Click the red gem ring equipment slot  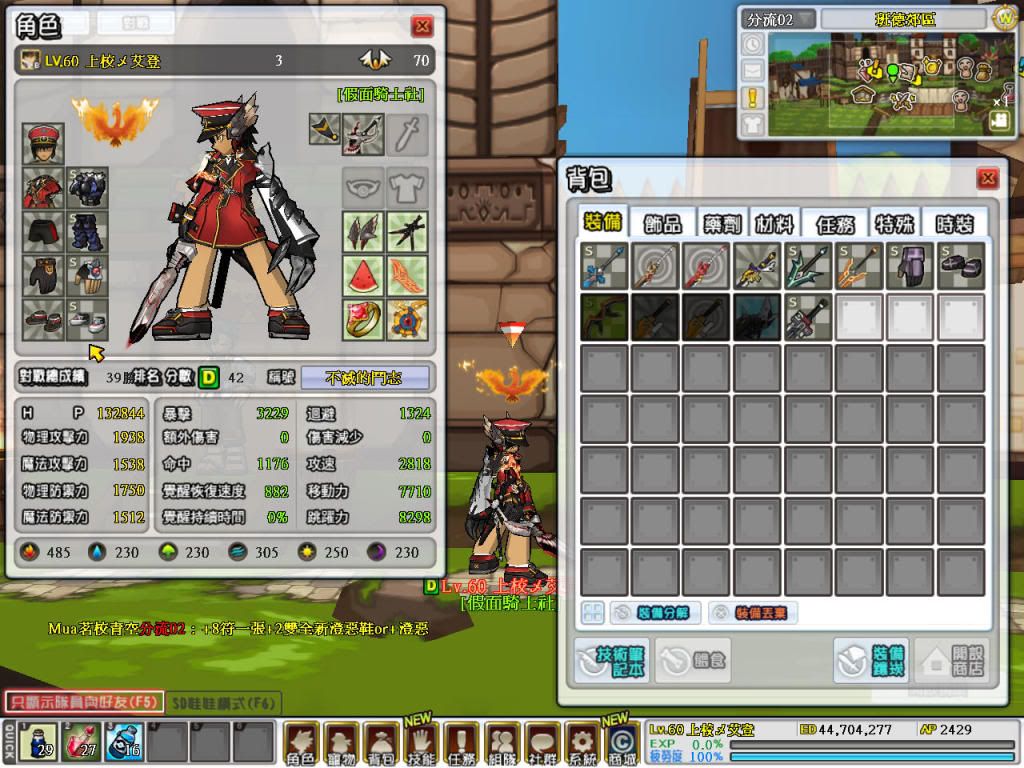pos(364,319)
